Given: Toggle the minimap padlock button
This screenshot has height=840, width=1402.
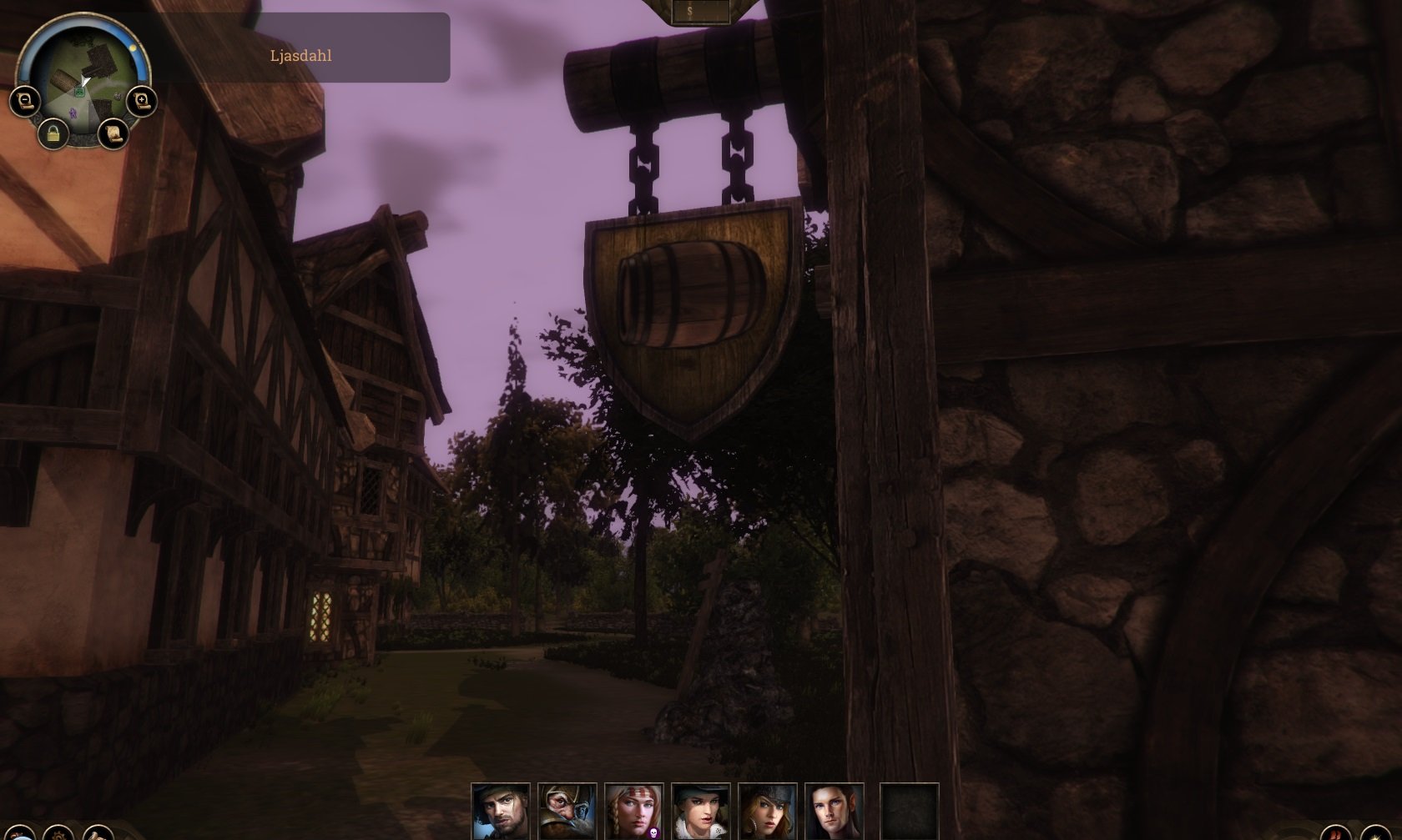Looking at the screenshot, I should click(x=53, y=133).
